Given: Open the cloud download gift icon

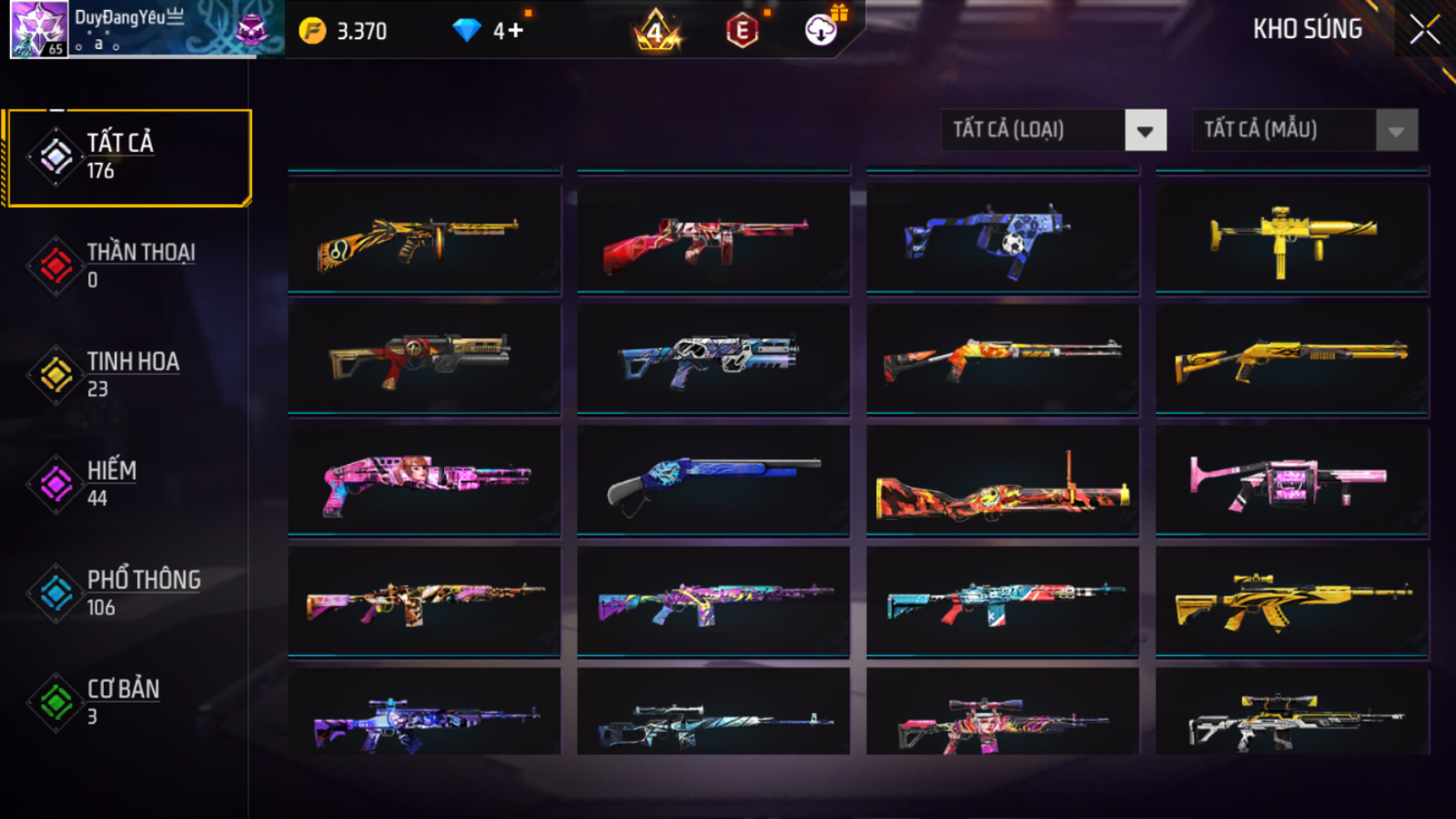Looking at the screenshot, I should coord(822,30).
